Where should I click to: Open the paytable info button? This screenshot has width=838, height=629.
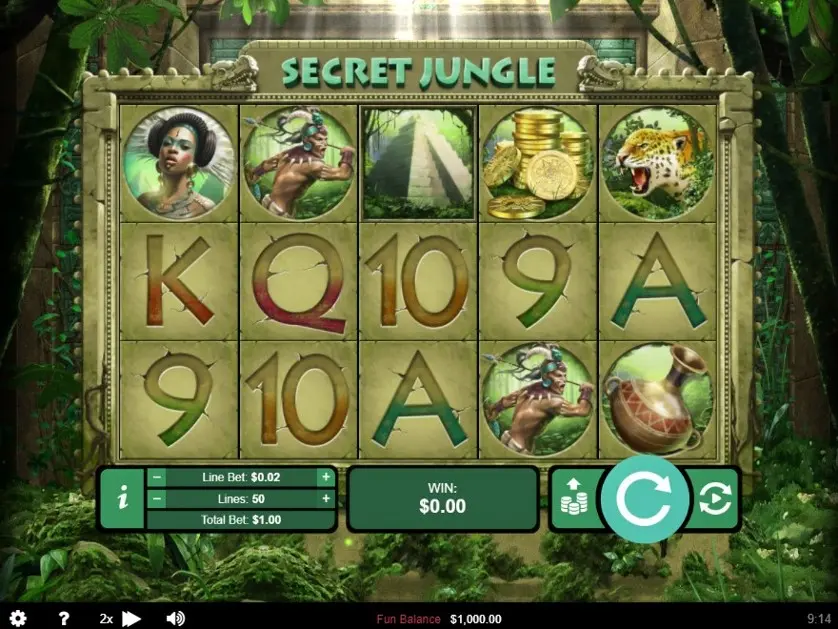point(122,498)
